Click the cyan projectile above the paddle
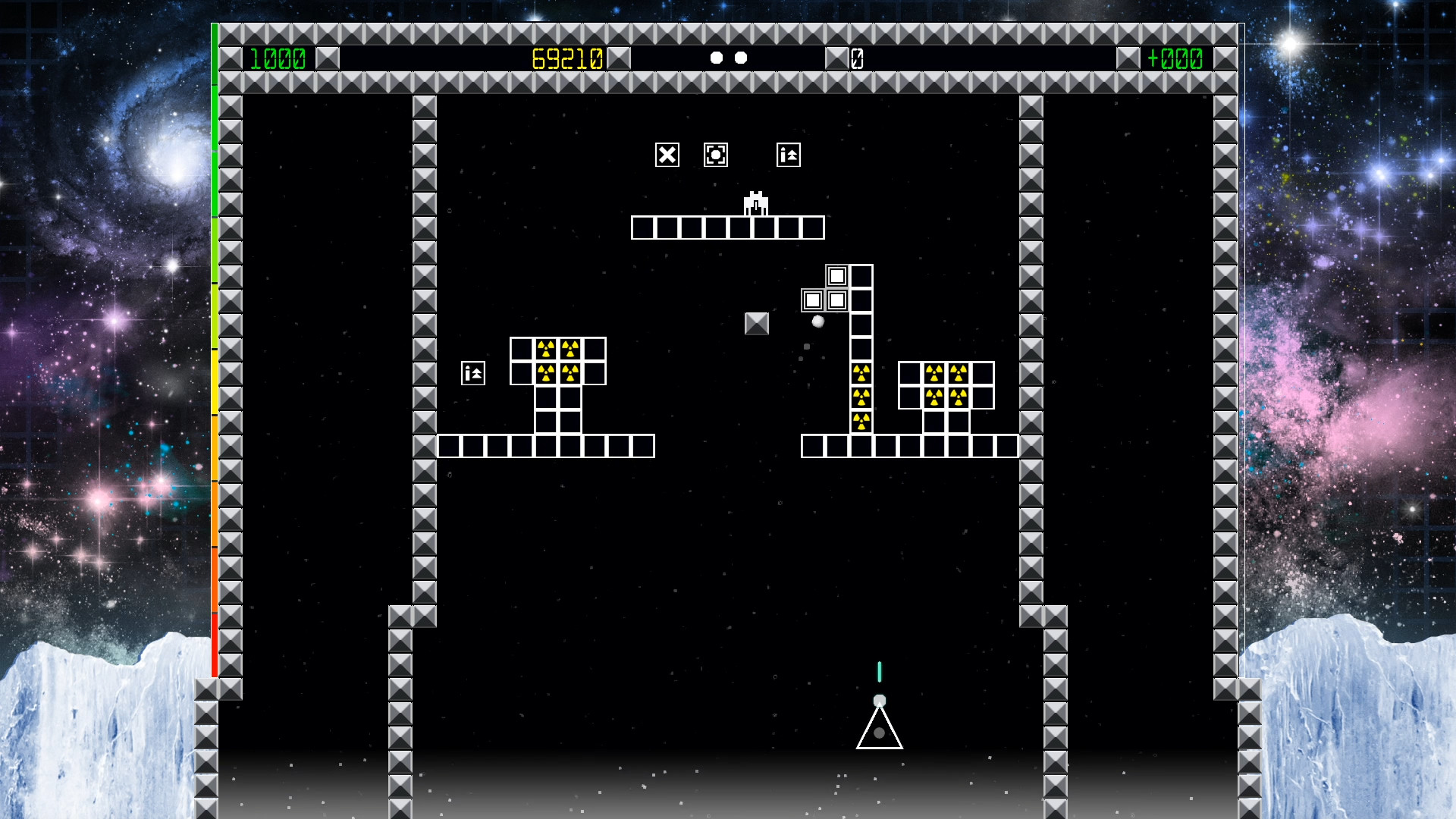The width and height of the screenshot is (1456, 819). pyautogui.click(x=879, y=671)
